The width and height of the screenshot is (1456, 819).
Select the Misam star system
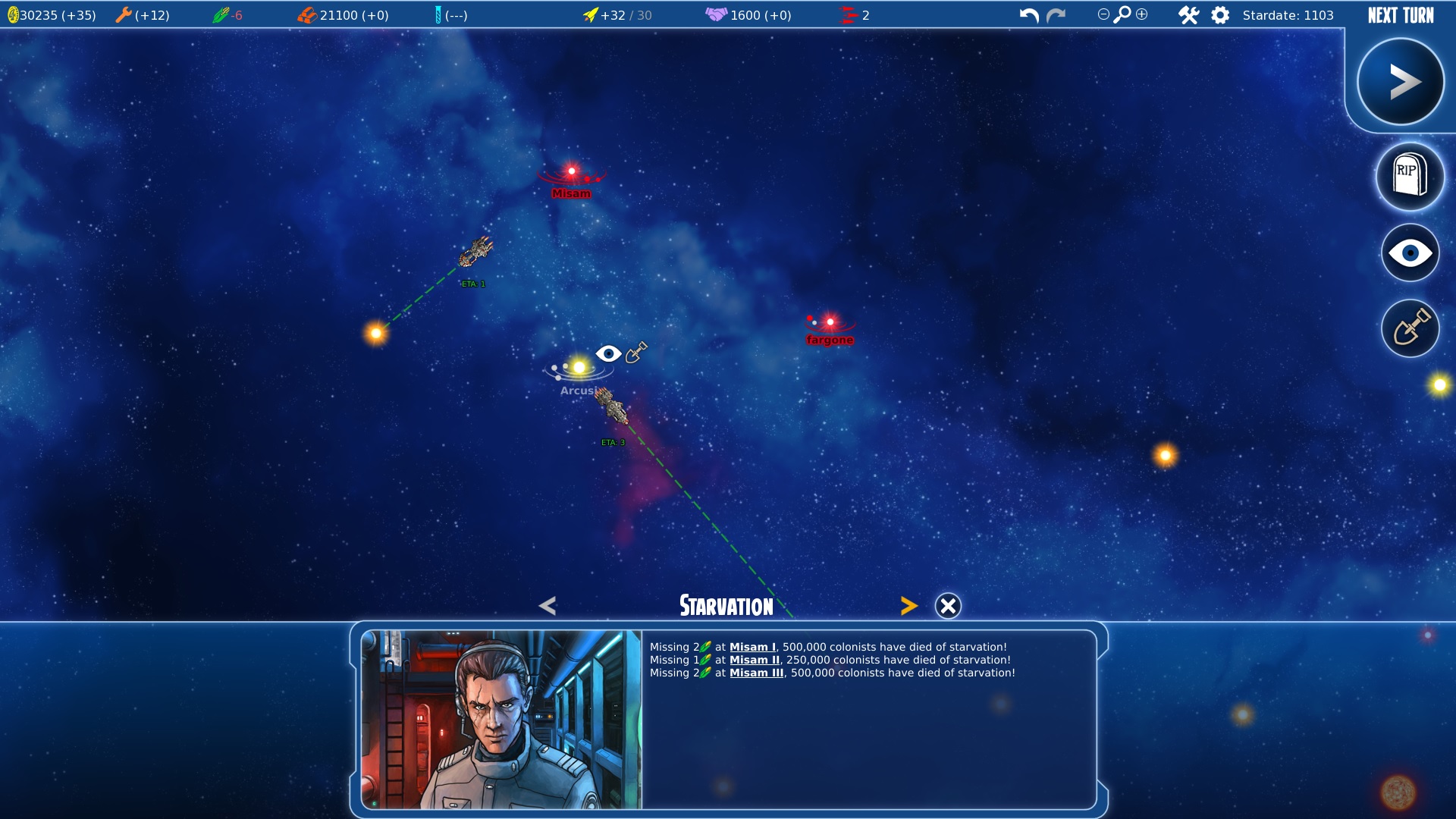[x=572, y=172]
